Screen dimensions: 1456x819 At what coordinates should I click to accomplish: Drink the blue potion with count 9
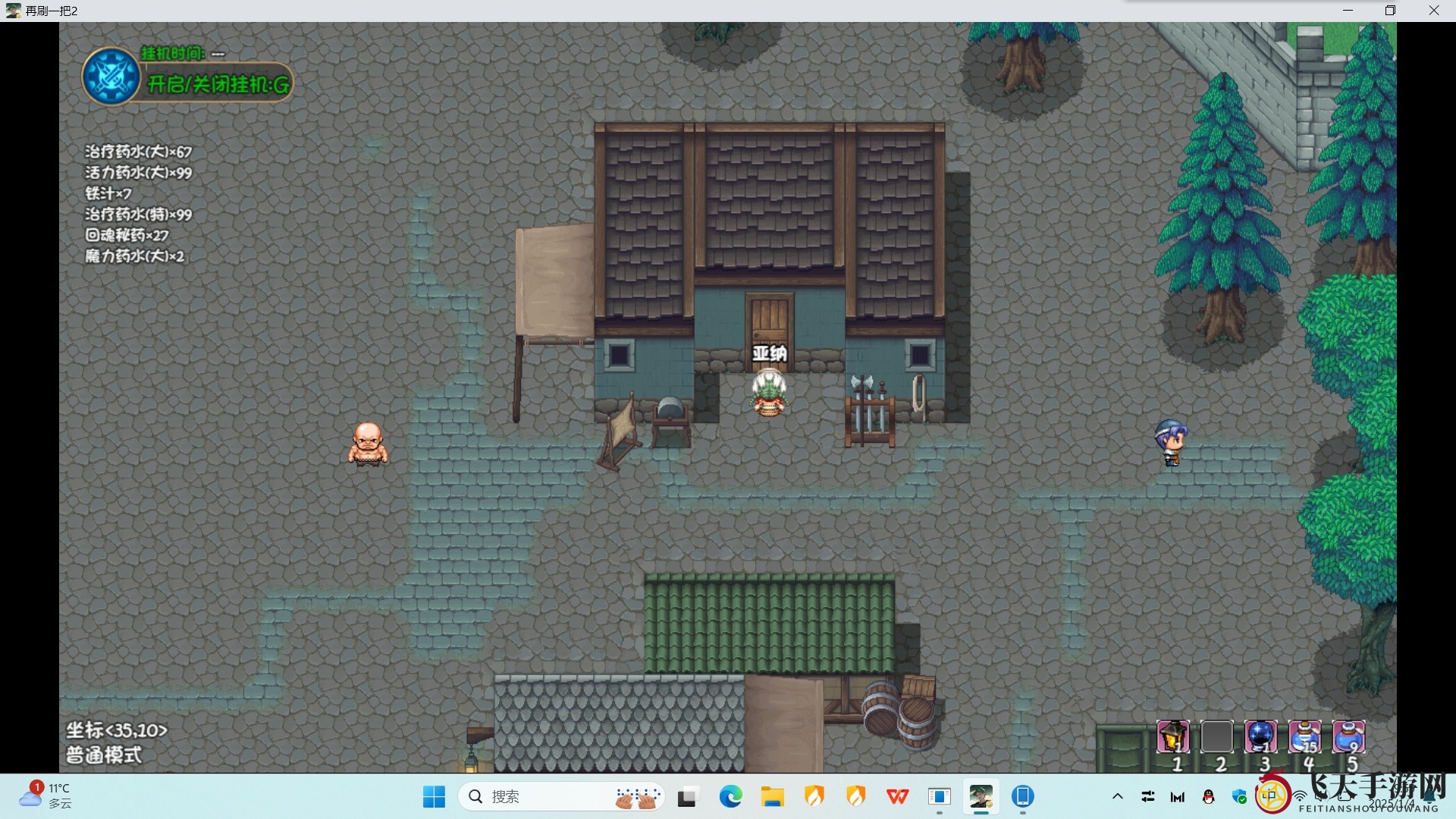pyautogui.click(x=1348, y=736)
